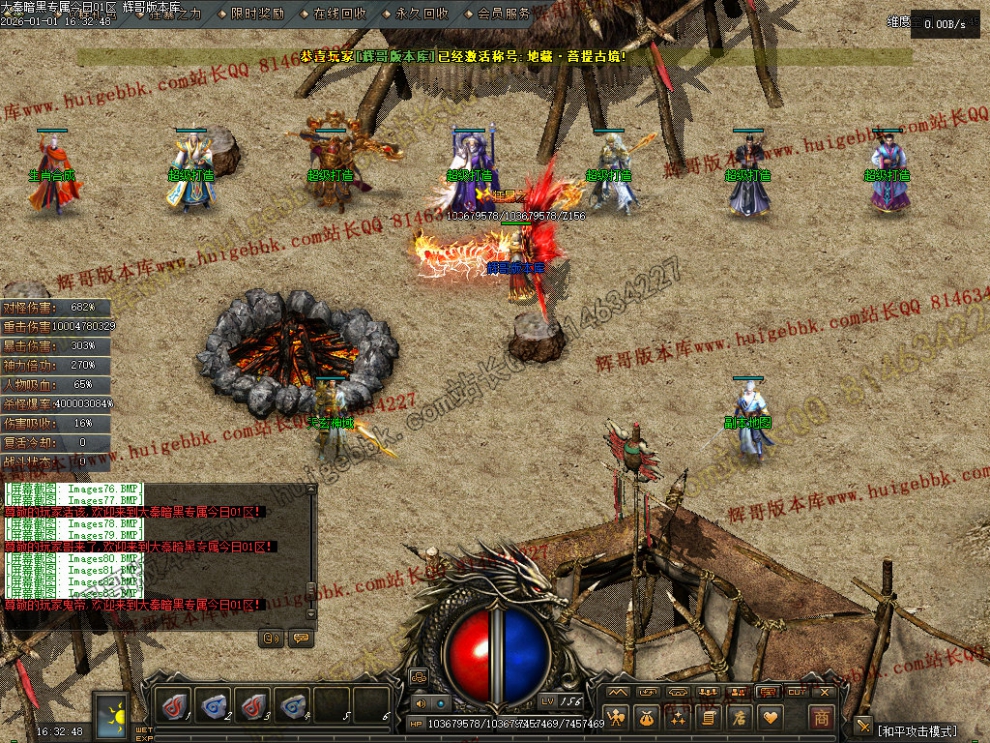Open the quest scroll icon
This screenshot has height=743, width=990.
[708, 716]
